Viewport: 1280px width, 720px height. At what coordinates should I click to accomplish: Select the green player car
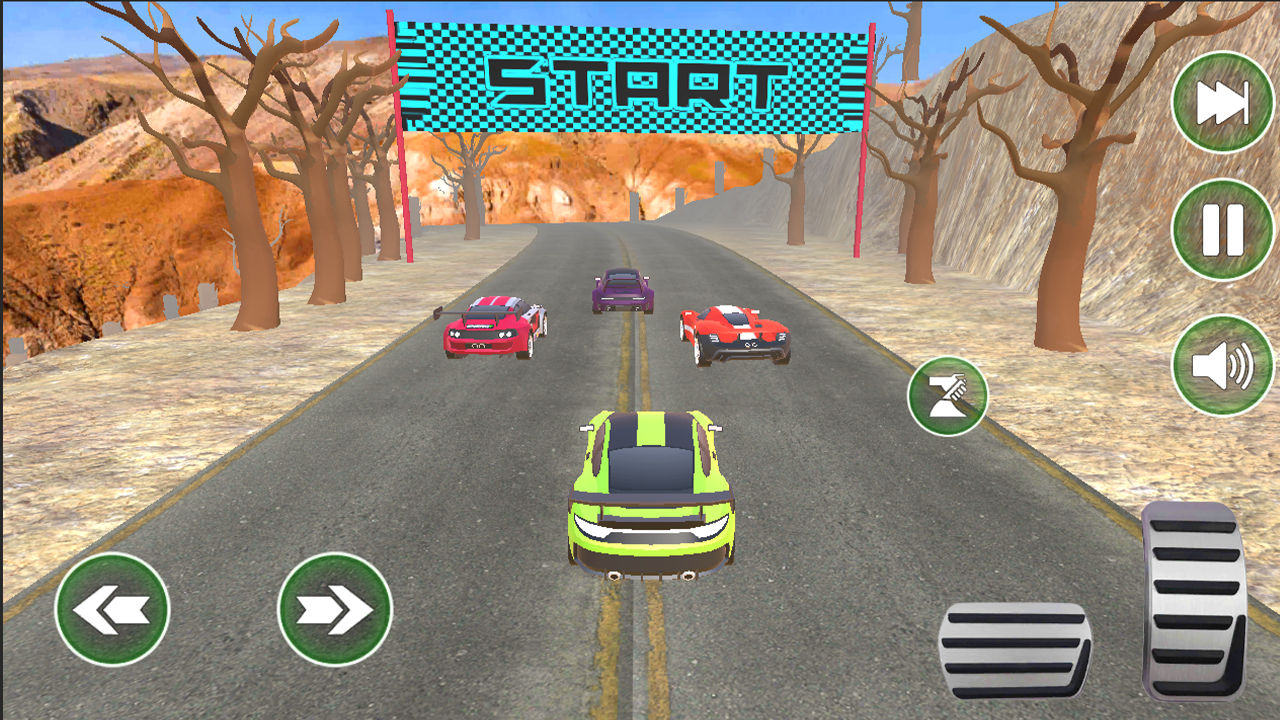coord(650,490)
